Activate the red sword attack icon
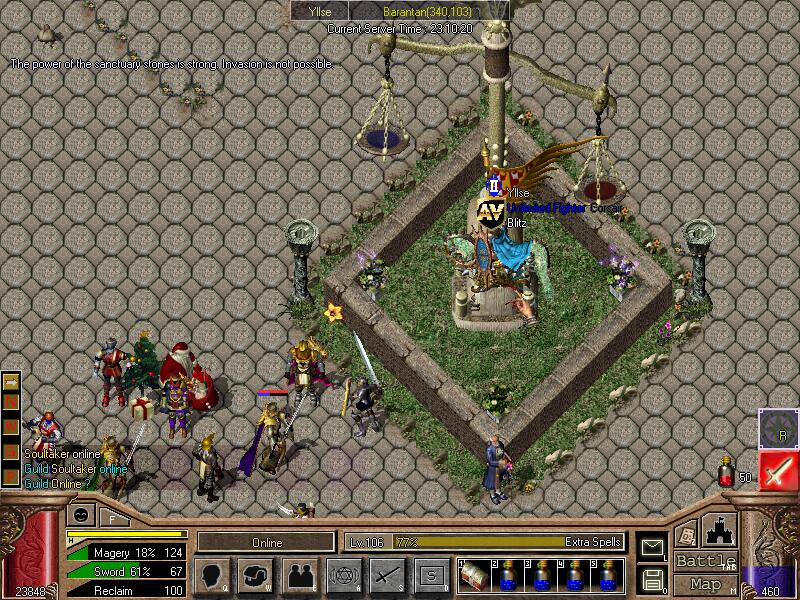Image resolution: width=800 pixels, height=600 pixels. [778, 470]
